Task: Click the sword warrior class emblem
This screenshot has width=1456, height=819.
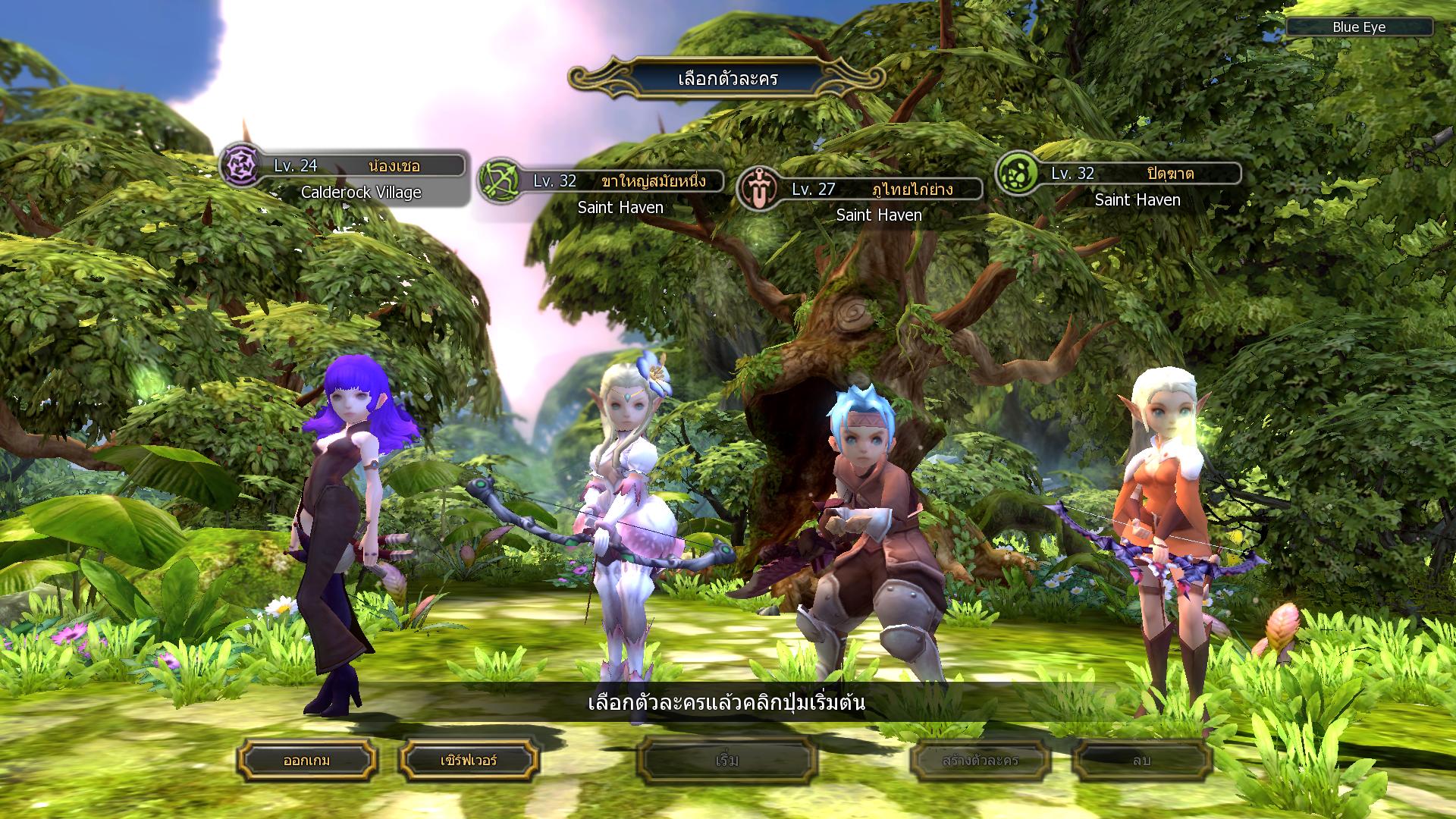Action: (x=758, y=189)
